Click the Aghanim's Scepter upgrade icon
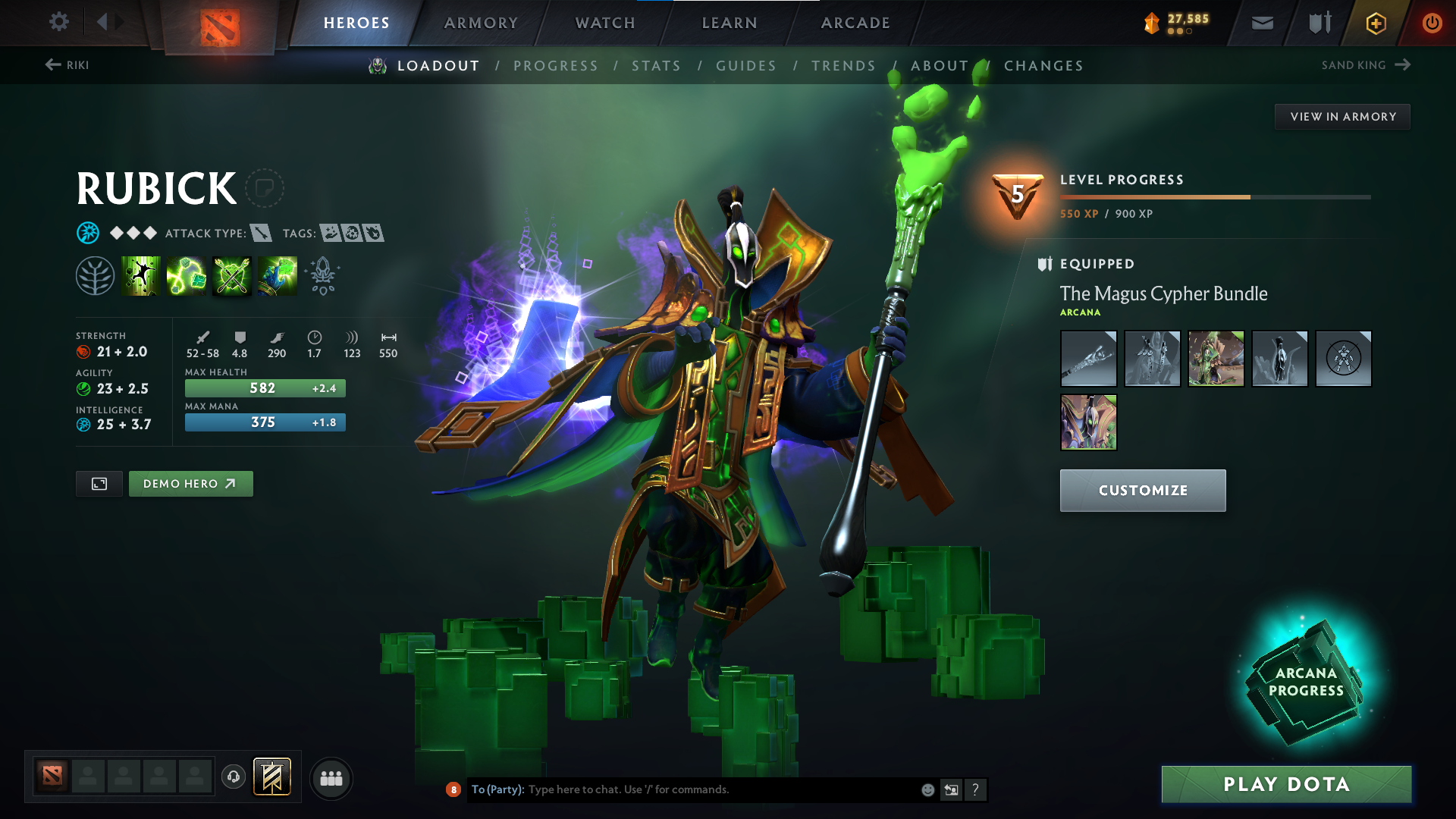The image size is (1456, 819). point(322,275)
